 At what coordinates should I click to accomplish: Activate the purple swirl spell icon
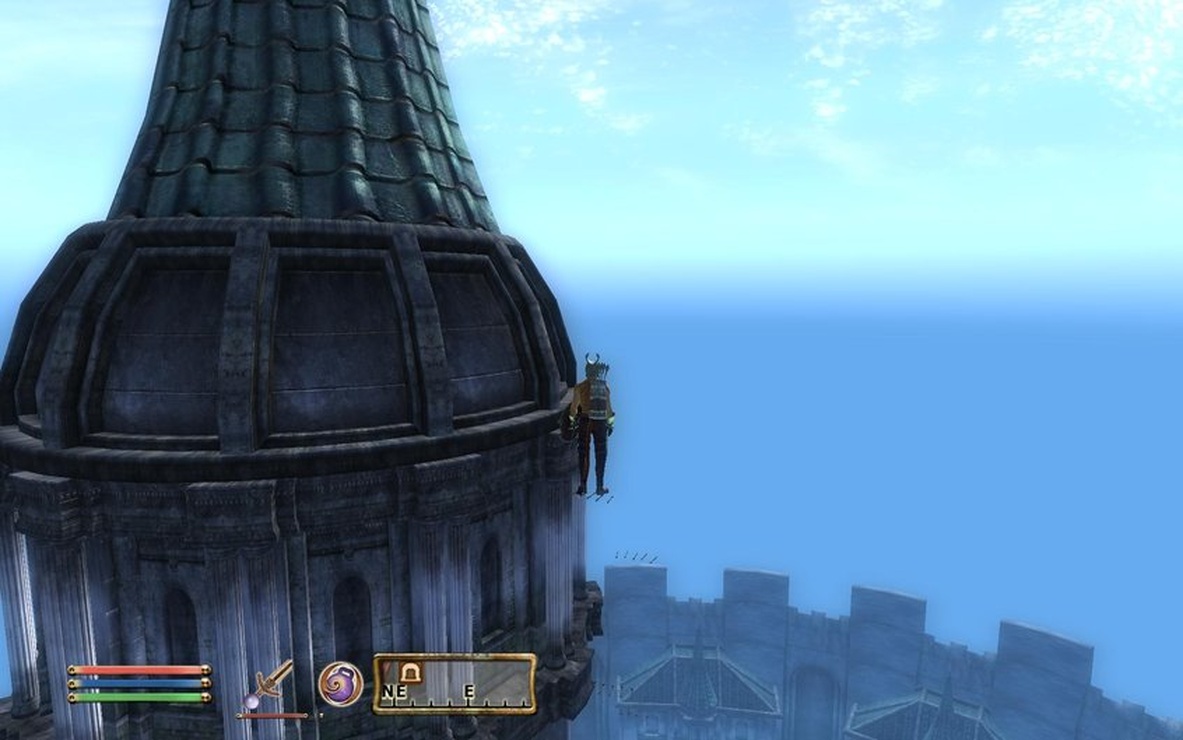(x=340, y=684)
